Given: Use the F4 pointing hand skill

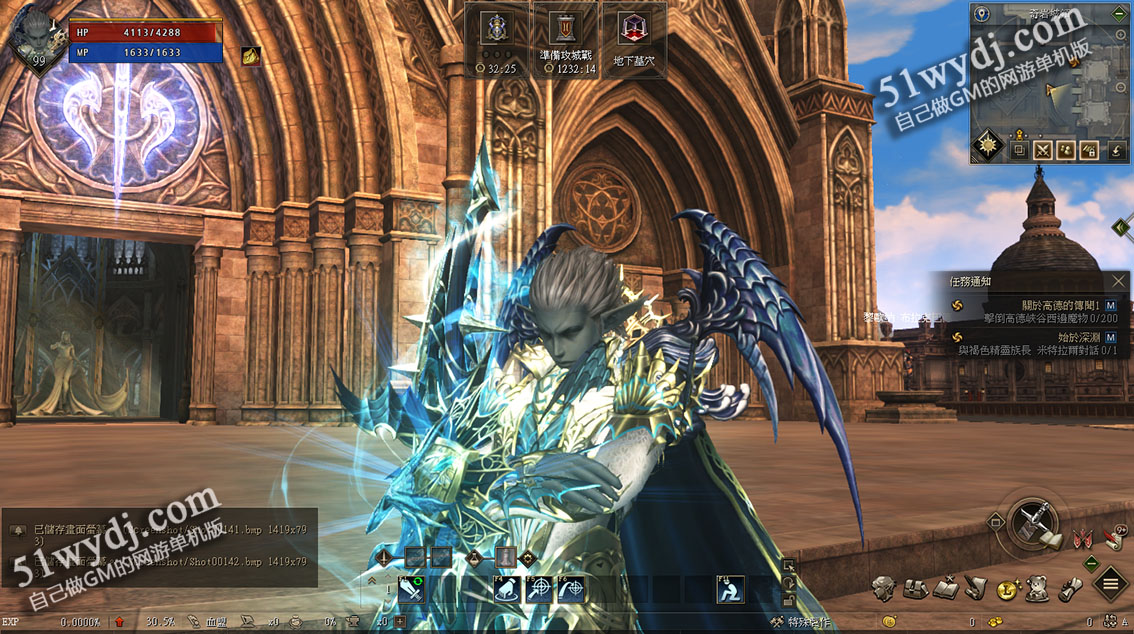Looking at the screenshot, I should tap(507, 590).
